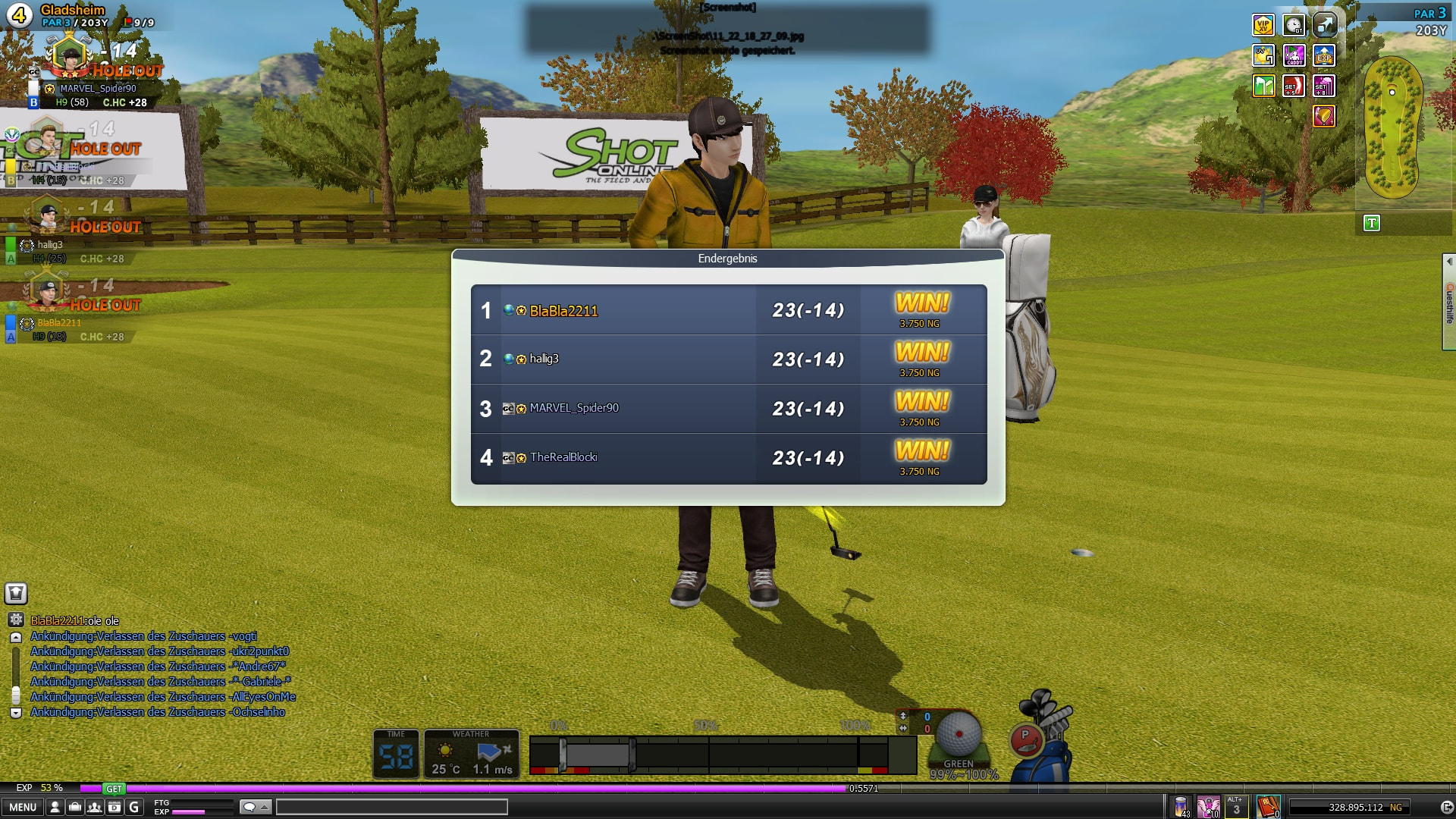Open the MENU button
This screenshot has height=819, width=1456.
click(x=23, y=807)
